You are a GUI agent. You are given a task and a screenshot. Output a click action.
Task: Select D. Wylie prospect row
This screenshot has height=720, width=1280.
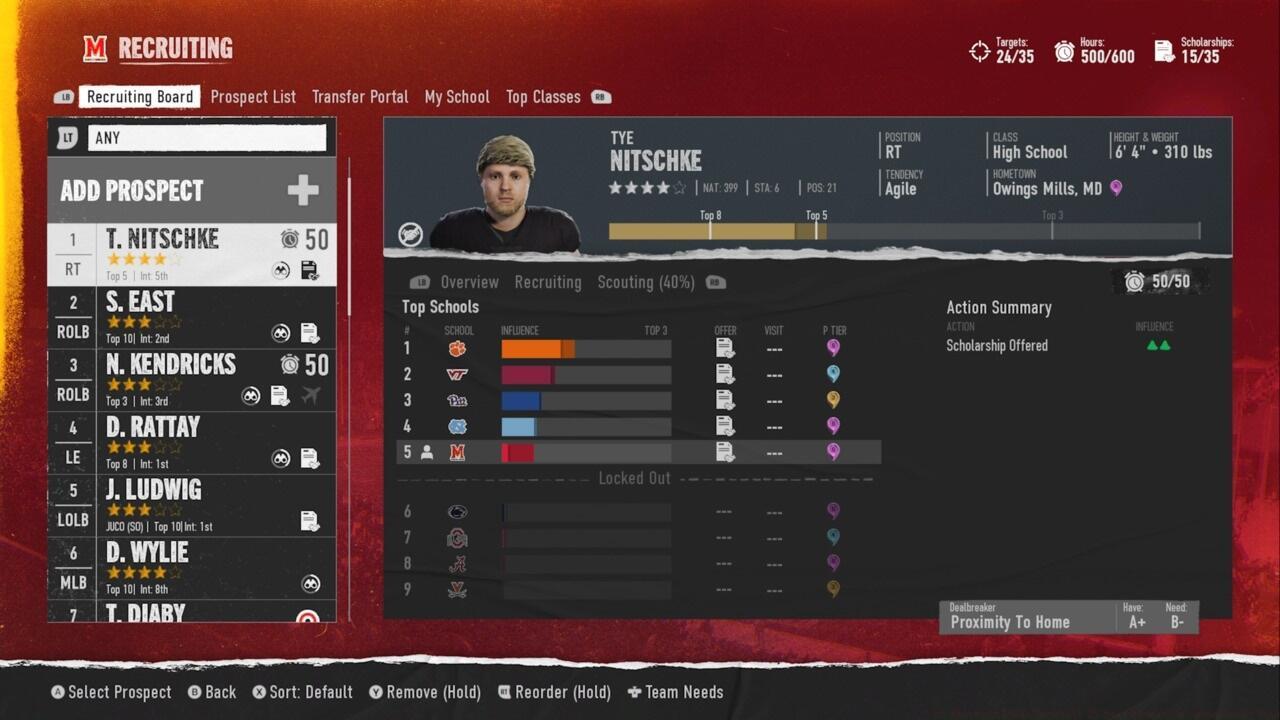191,568
